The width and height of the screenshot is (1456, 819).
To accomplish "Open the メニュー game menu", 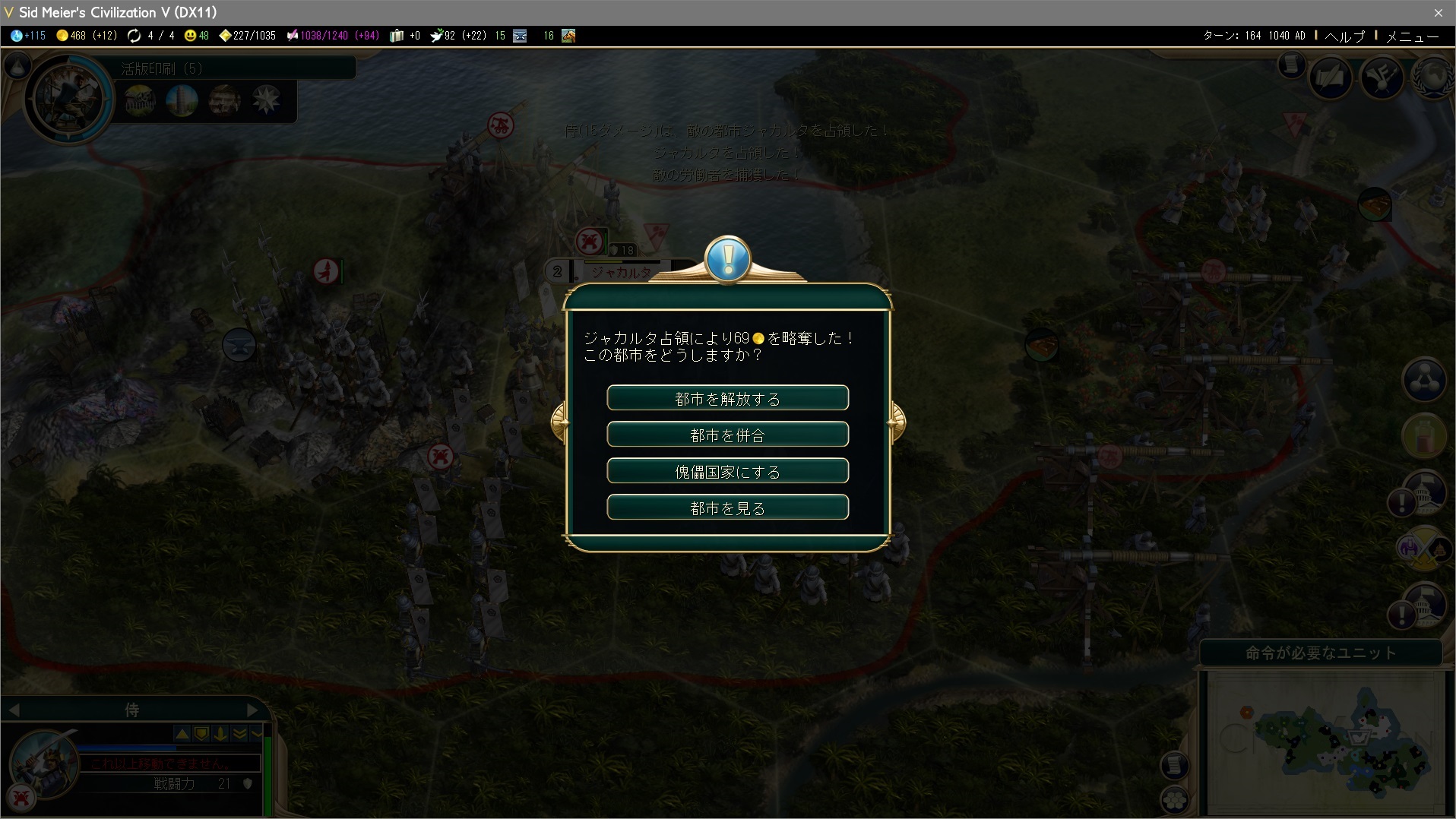I will pyautogui.click(x=1412, y=36).
